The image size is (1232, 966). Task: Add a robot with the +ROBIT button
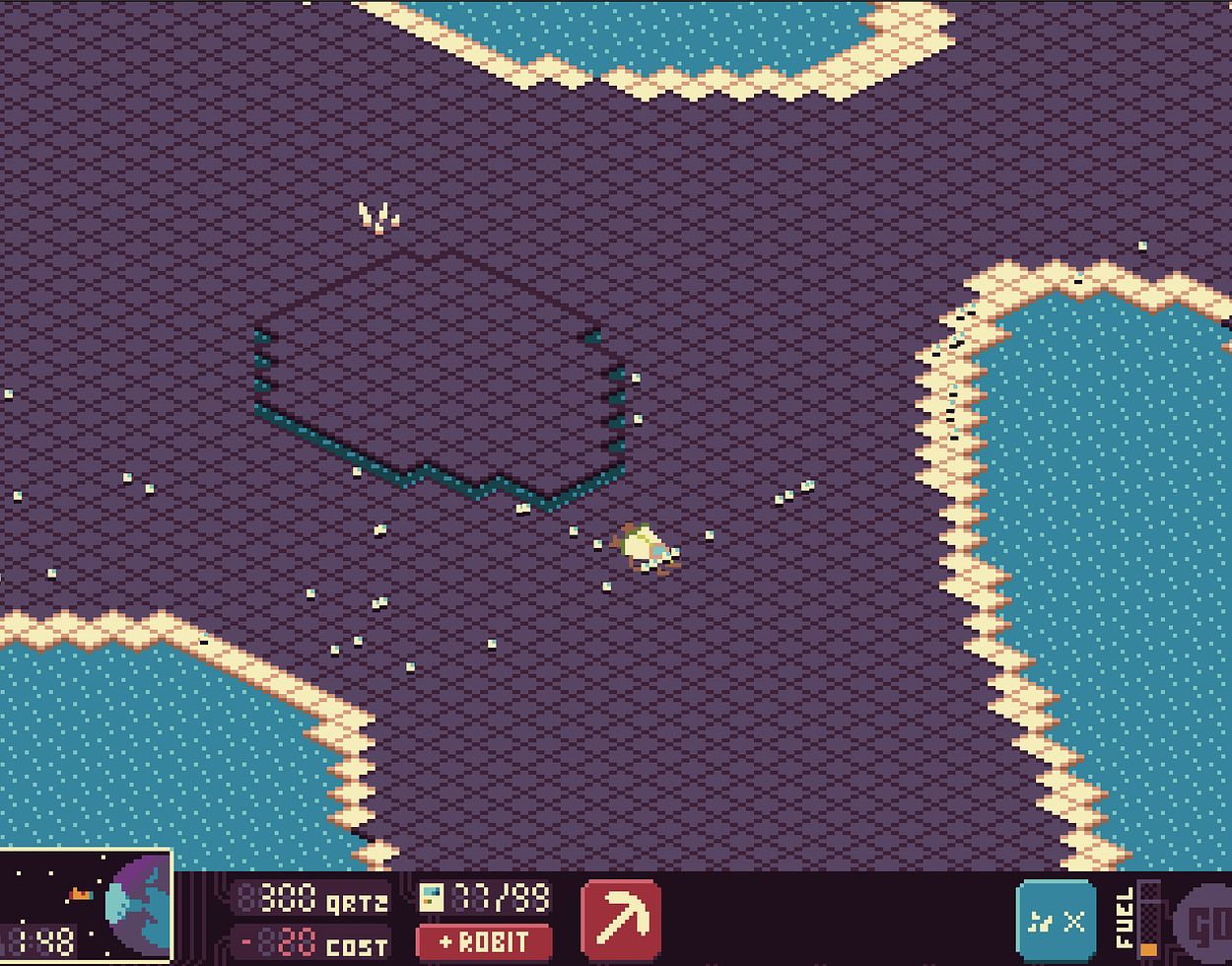(484, 942)
